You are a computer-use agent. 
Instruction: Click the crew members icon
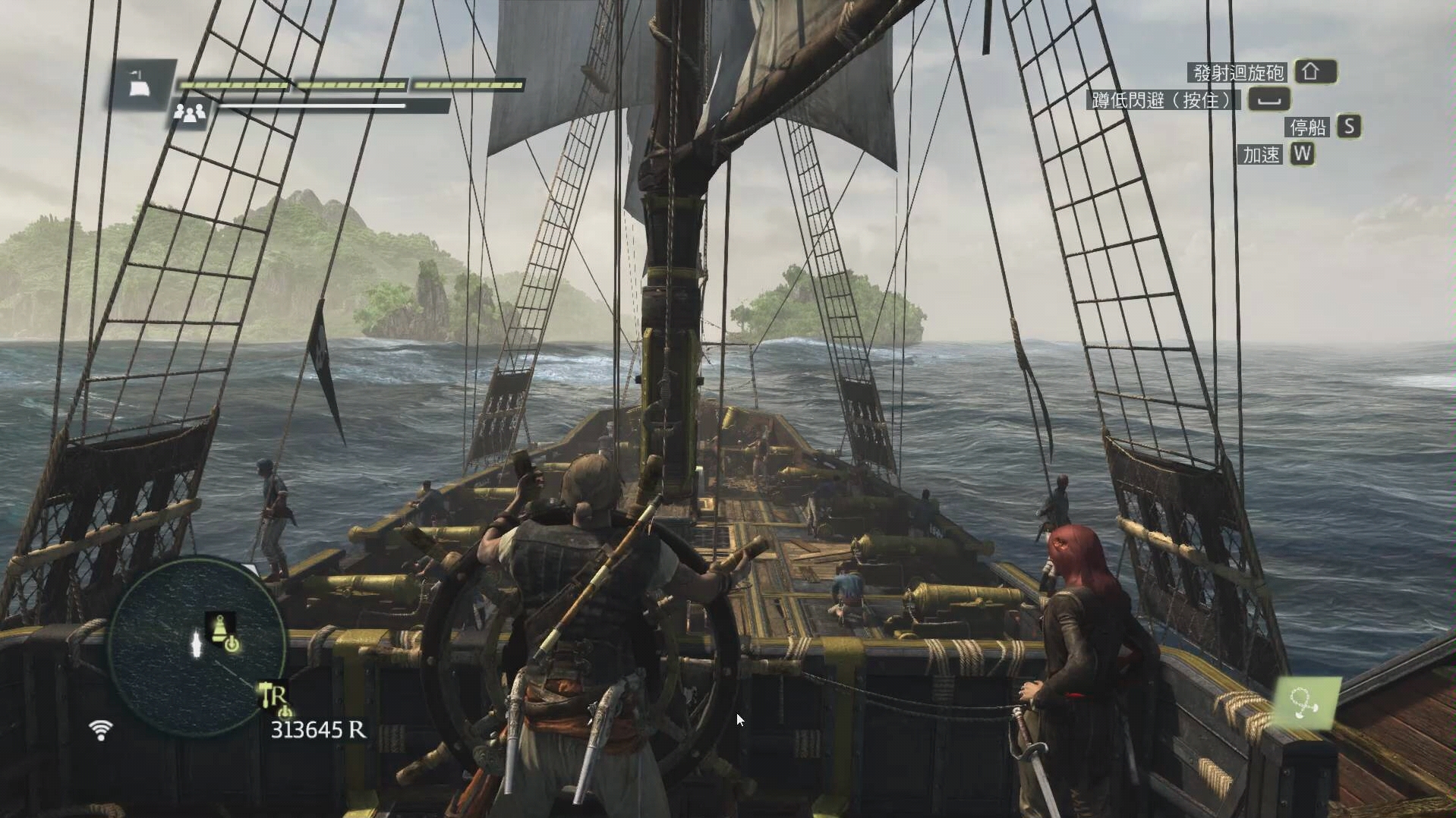[189, 114]
